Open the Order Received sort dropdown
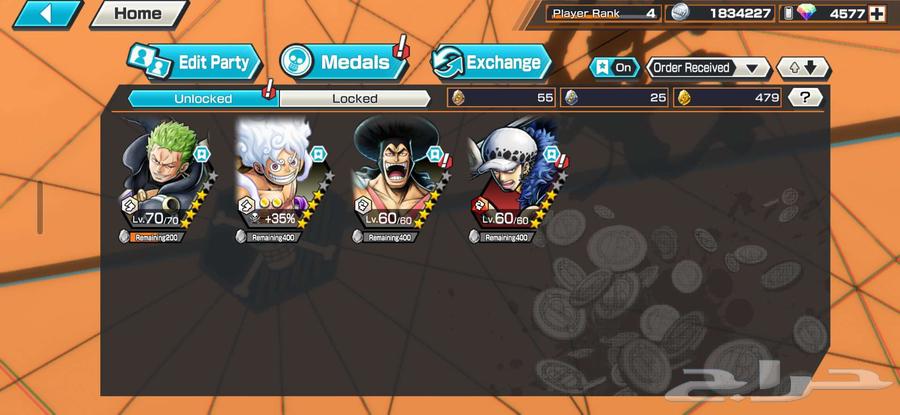This screenshot has height=415, width=900. click(708, 68)
